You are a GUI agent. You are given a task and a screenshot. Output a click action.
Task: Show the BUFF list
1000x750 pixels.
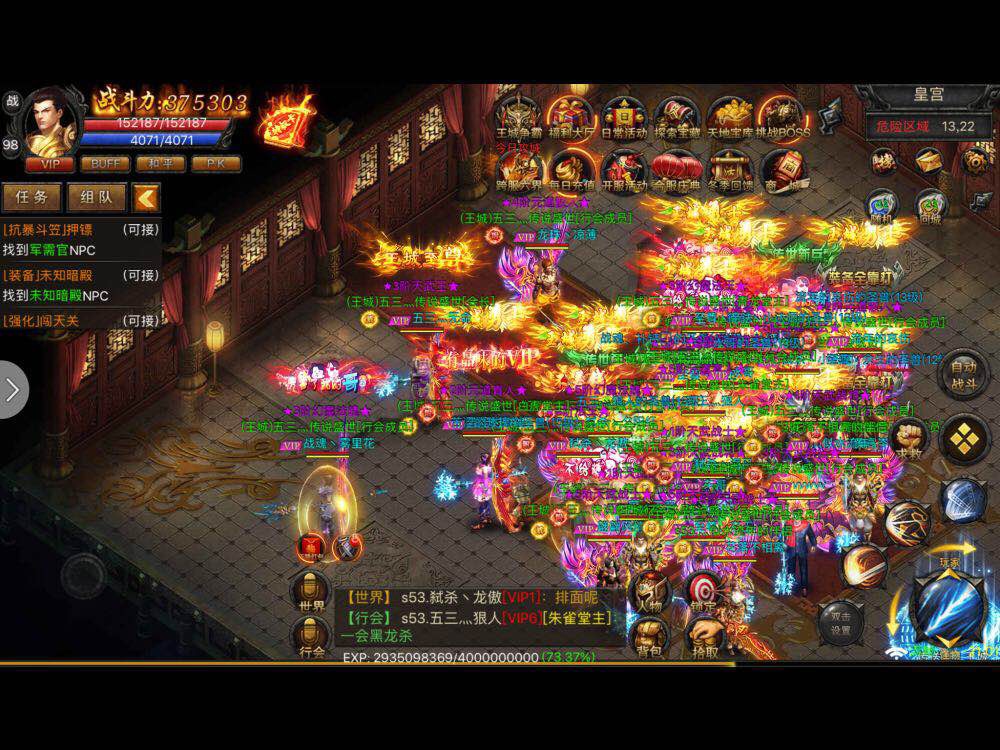coord(105,164)
